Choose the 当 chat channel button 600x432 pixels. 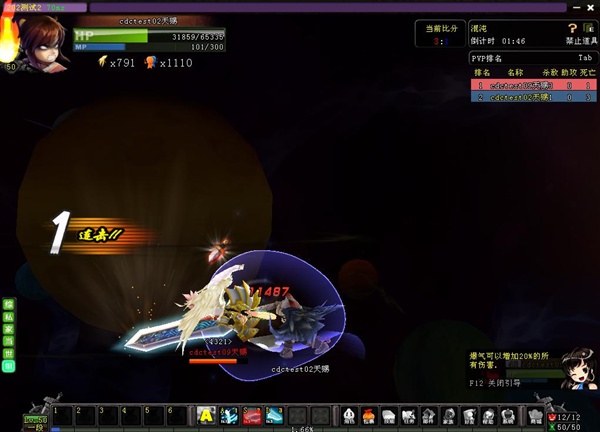pos(9,341)
